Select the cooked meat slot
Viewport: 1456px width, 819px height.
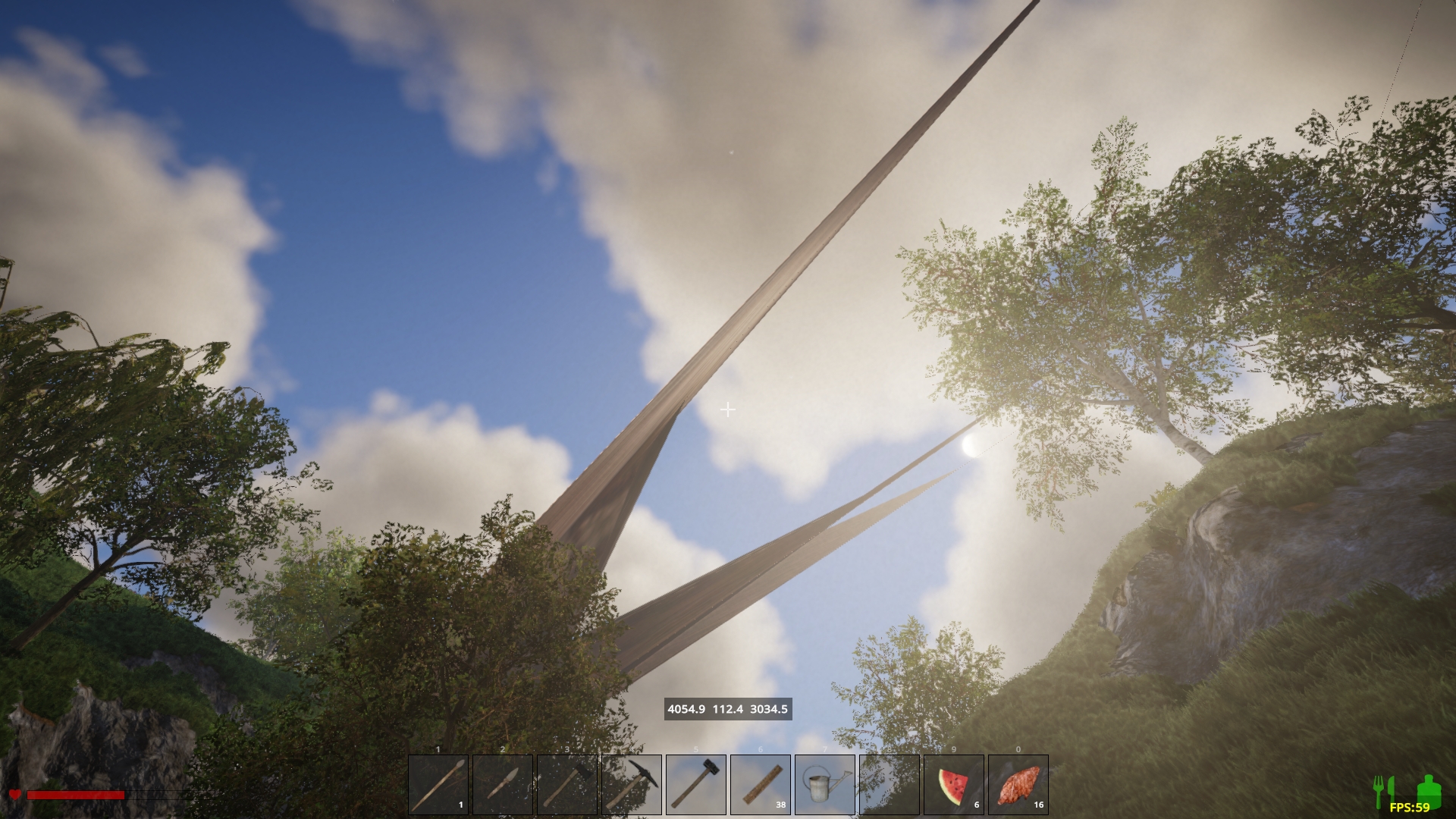(1018, 784)
